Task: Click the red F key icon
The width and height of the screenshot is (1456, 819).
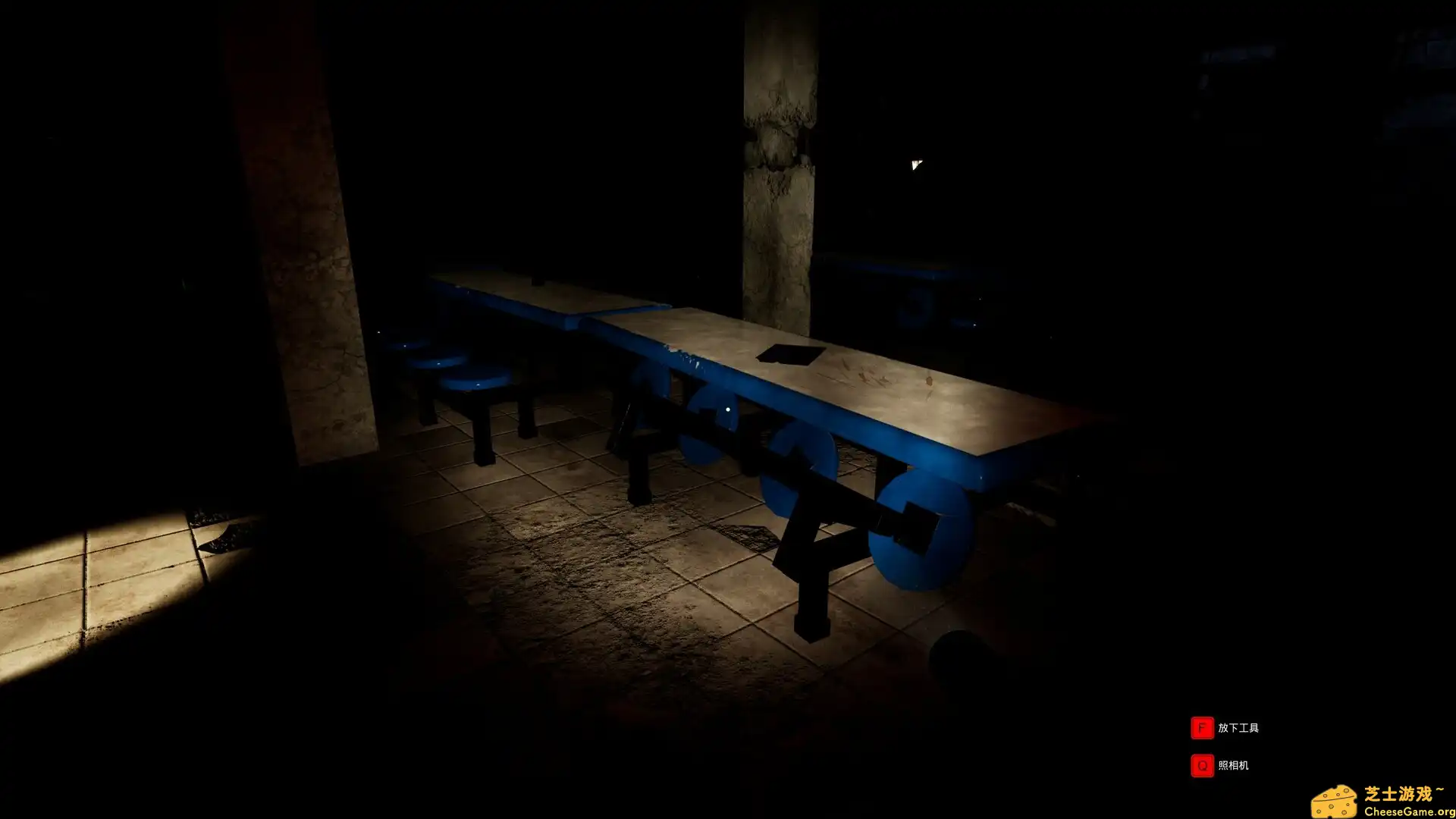Action: pos(1201,726)
